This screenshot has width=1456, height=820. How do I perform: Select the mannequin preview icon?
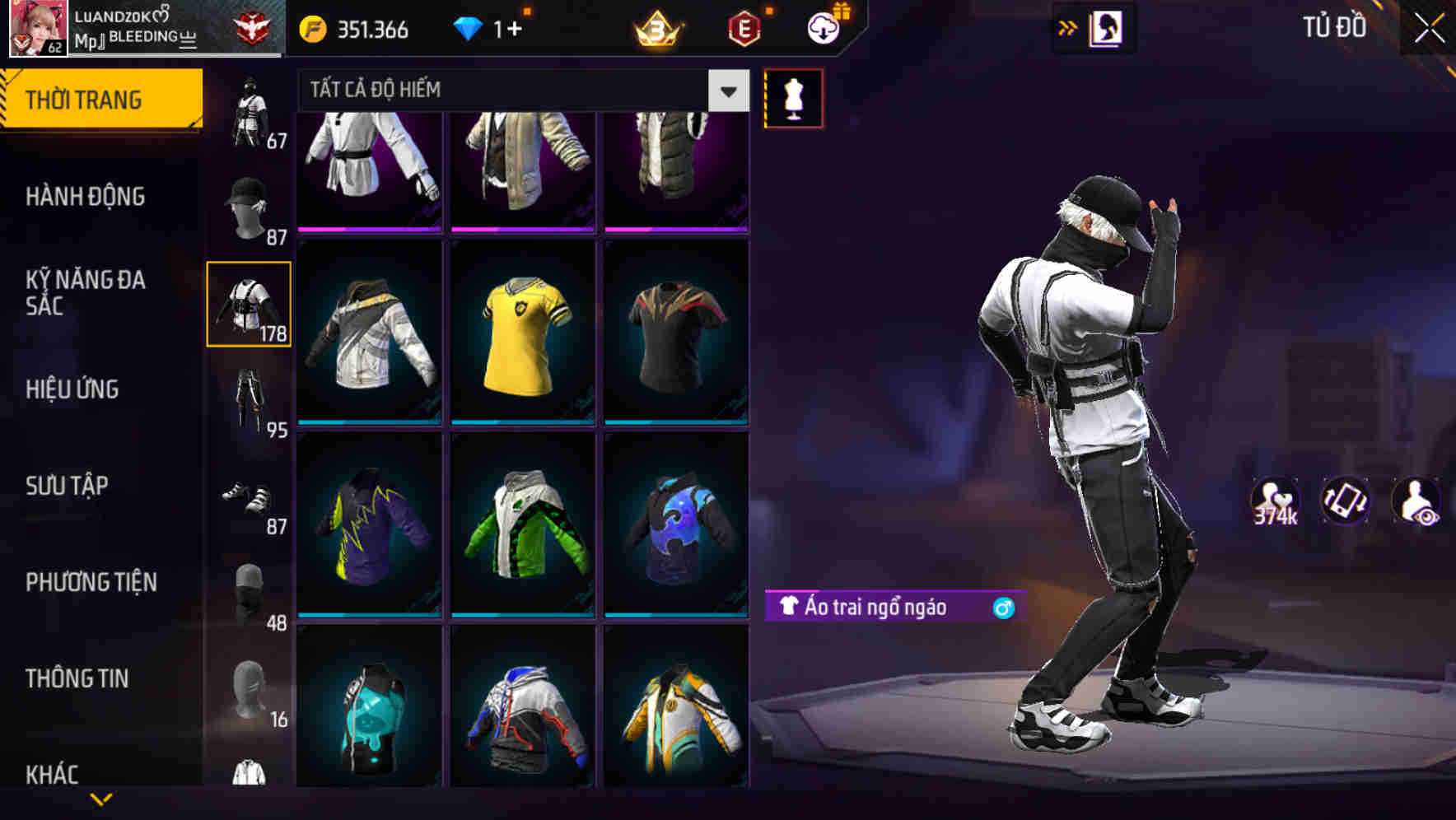(793, 97)
